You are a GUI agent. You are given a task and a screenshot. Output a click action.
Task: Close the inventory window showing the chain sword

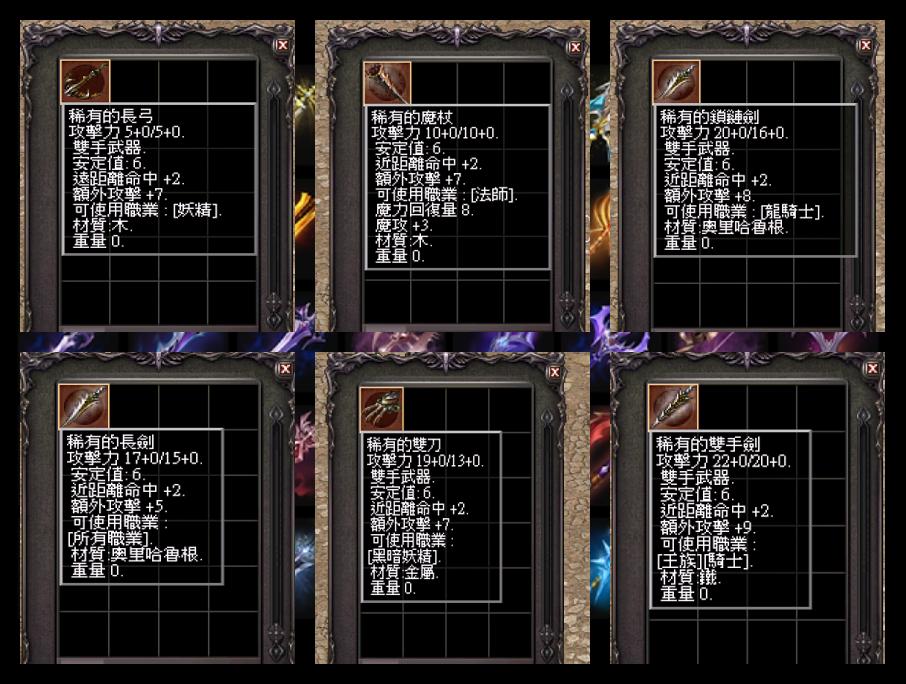pos(866,45)
